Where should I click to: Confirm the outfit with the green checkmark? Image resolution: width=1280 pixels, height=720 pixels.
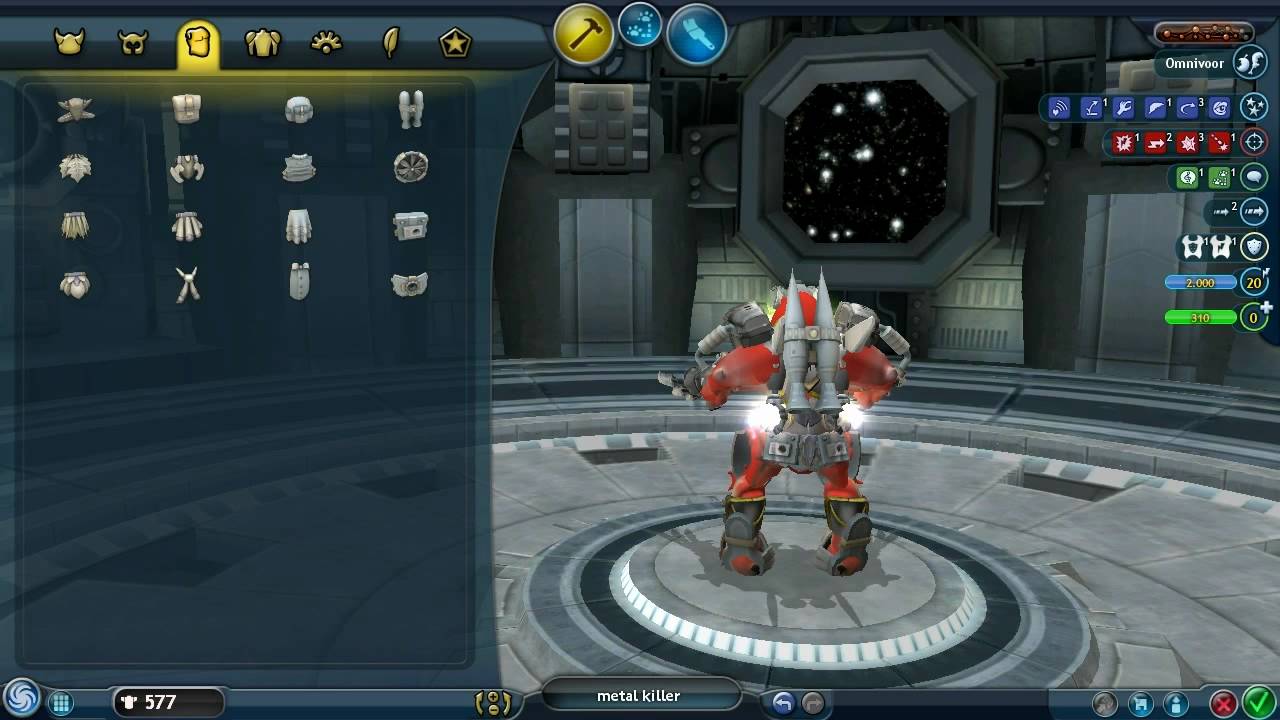click(x=1255, y=702)
